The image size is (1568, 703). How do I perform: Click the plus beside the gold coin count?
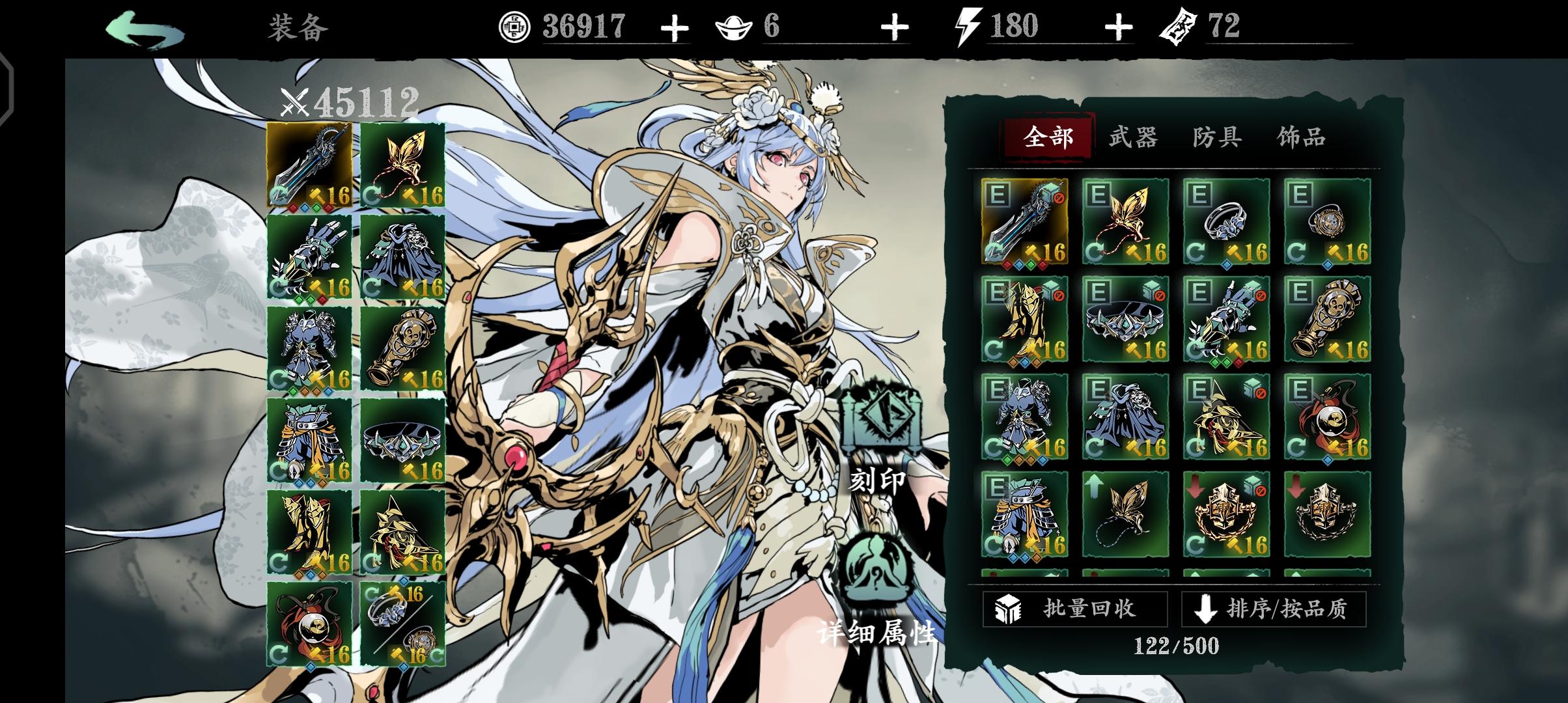674,27
